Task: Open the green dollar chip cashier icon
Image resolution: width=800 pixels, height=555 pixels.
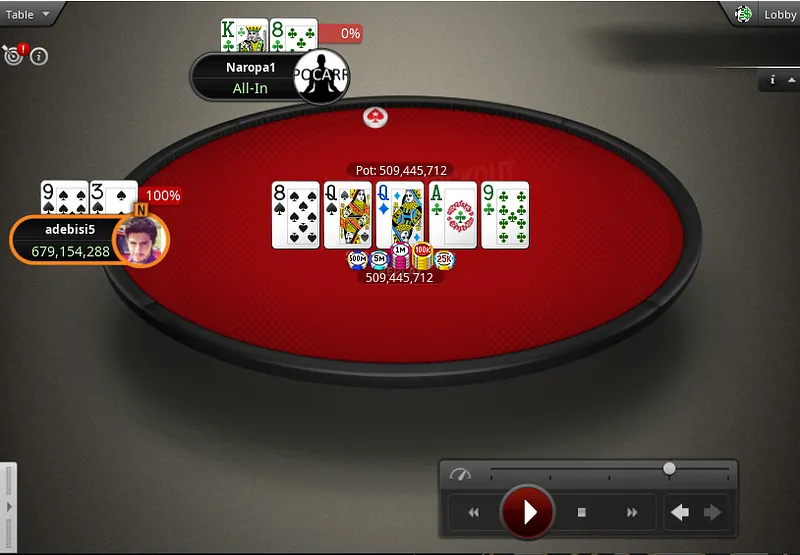Action: [743, 14]
